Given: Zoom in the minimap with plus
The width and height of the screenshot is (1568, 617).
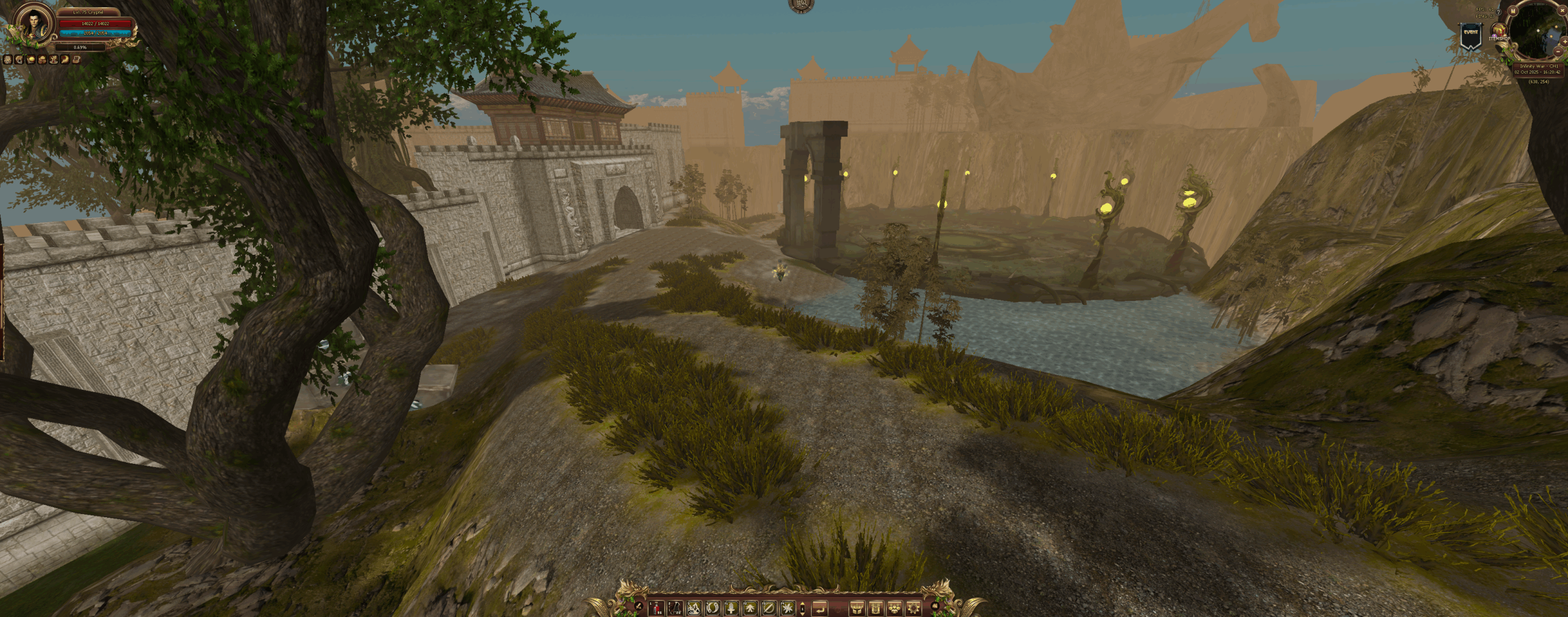Looking at the screenshot, I should point(1565,42).
